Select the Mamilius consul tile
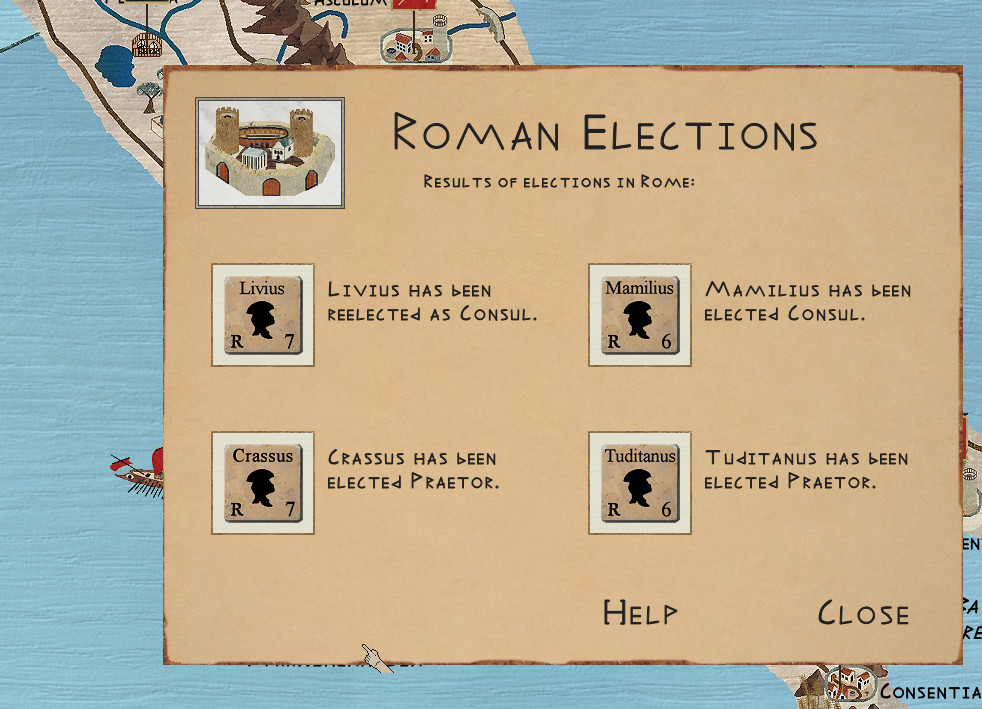Screen dimensions: 982x709 pos(640,315)
